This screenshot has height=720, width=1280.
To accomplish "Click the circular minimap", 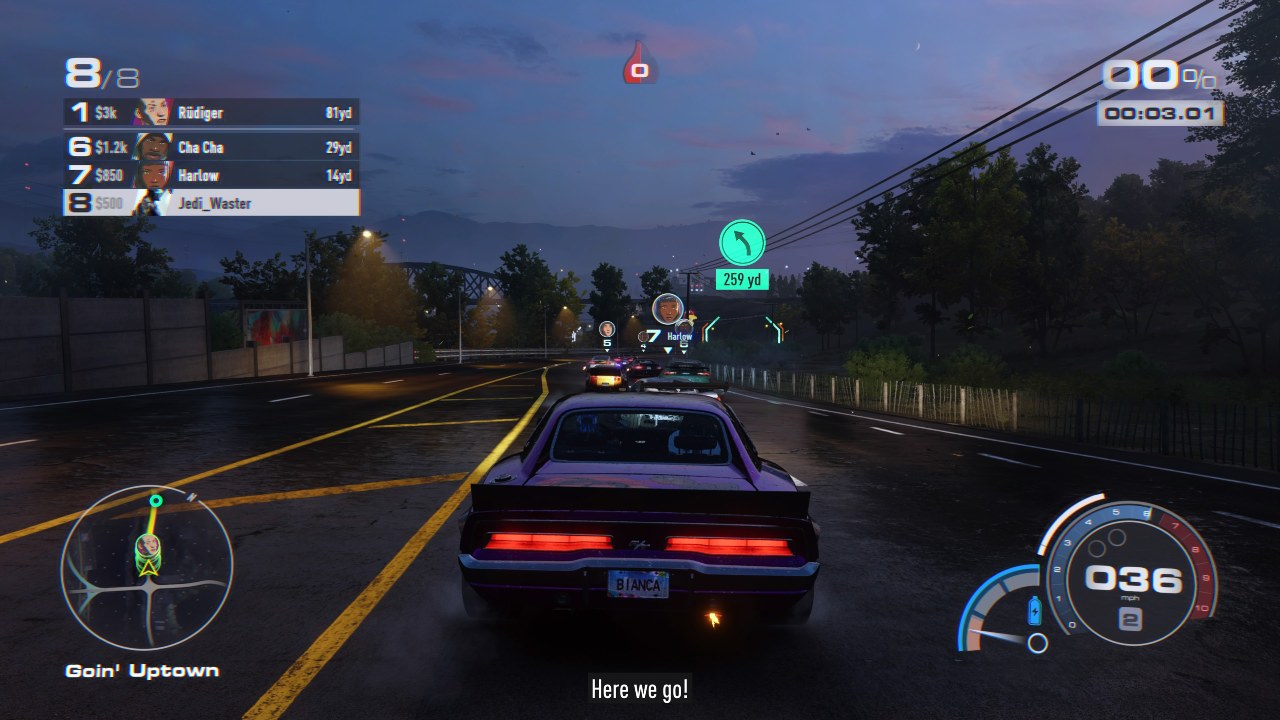I will pos(147,566).
